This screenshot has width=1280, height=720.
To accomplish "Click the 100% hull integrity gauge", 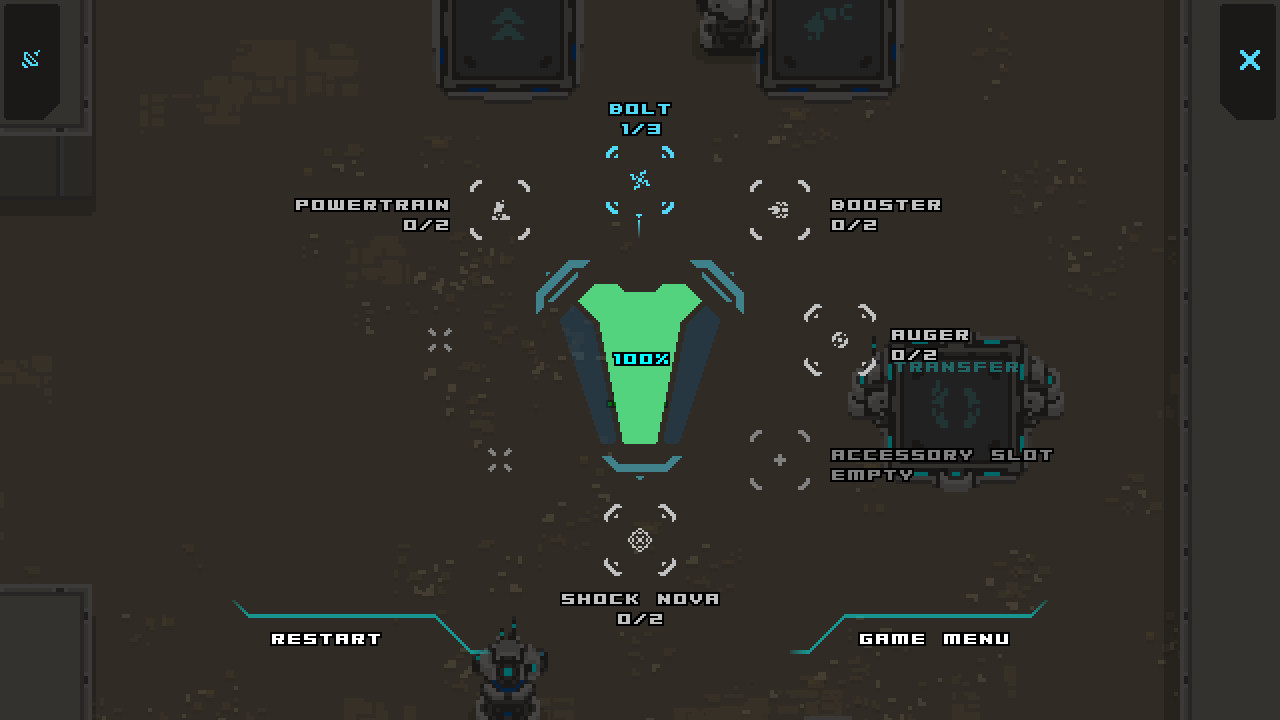I will coord(640,360).
